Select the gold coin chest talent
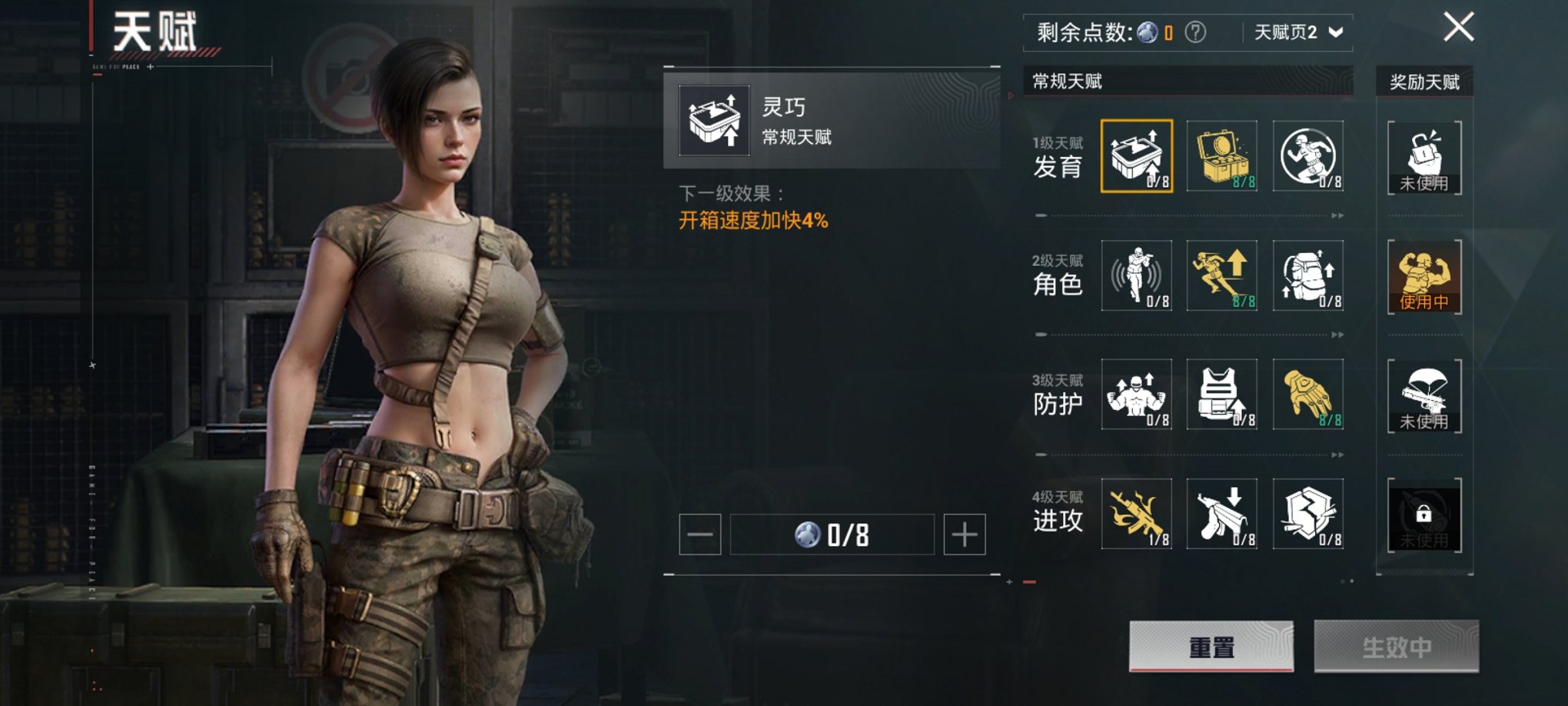 click(1222, 156)
